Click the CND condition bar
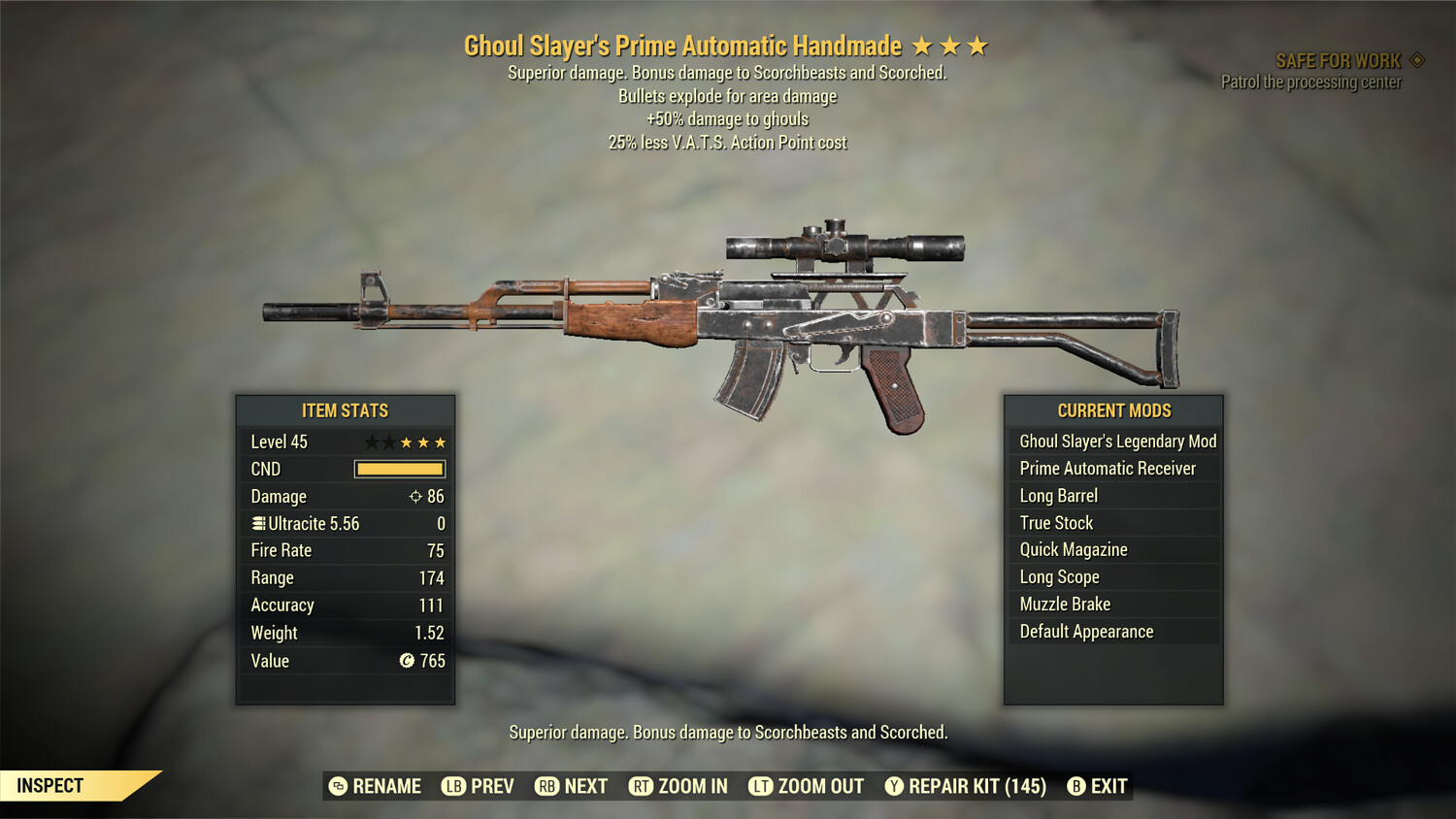Image resolution: width=1456 pixels, height=819 pixels. pyautogui.click(x=400, y=469)
